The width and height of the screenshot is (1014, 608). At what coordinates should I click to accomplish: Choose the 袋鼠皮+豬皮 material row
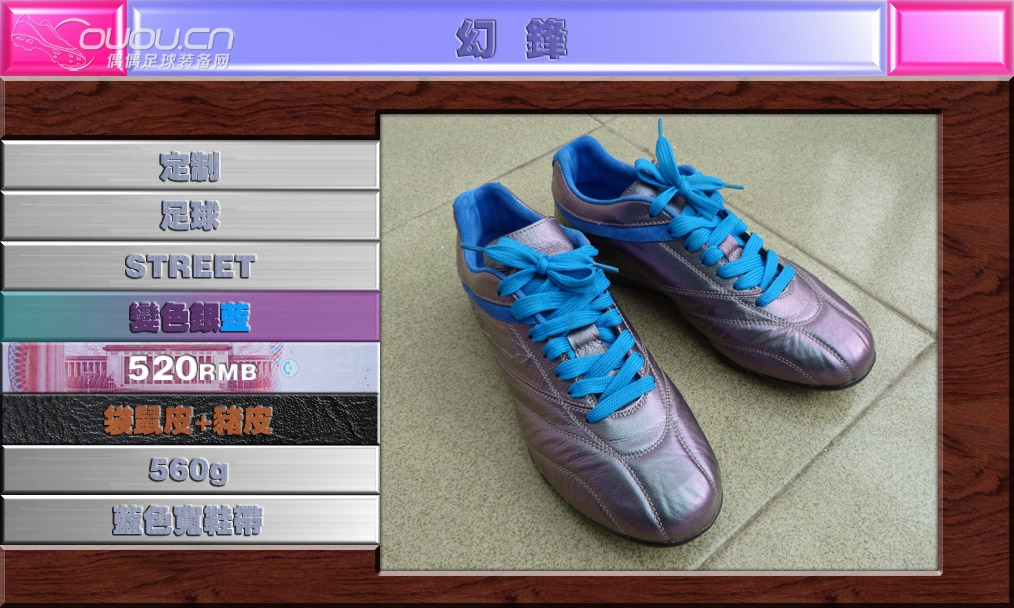pyautogui.click(x=190, y=420)
